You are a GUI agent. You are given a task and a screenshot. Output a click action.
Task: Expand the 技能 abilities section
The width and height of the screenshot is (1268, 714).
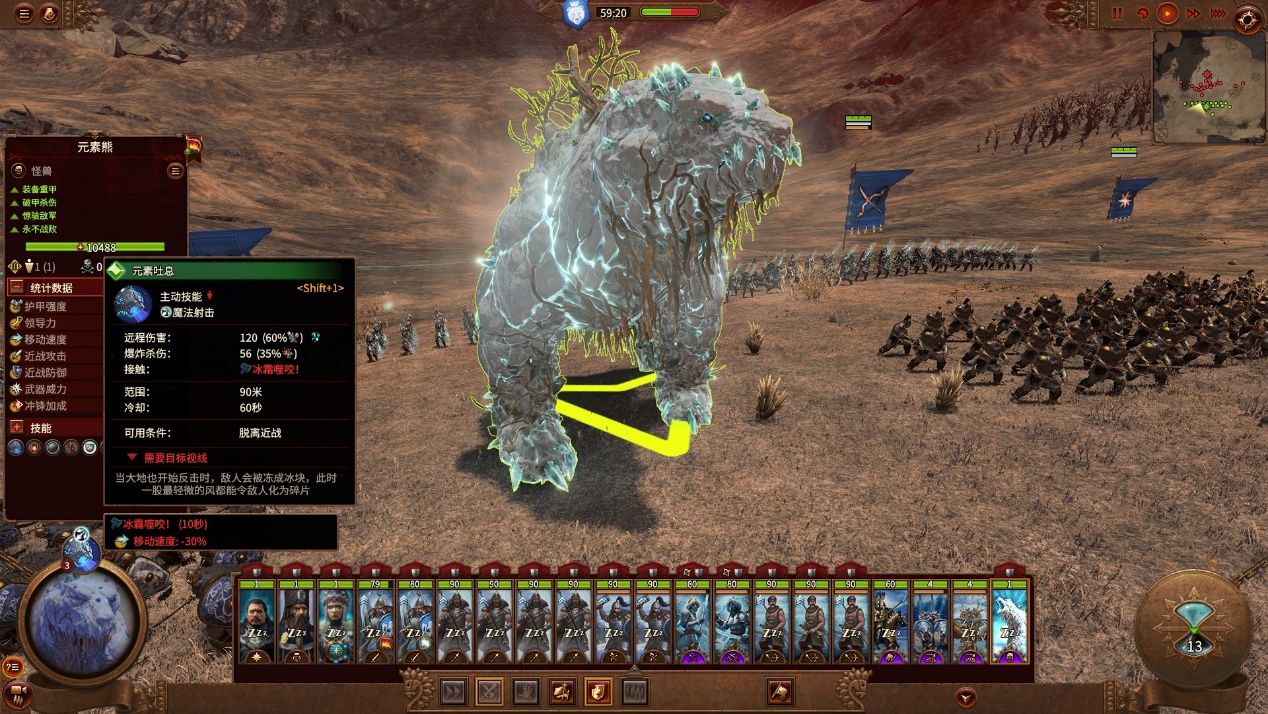[16, 427]
